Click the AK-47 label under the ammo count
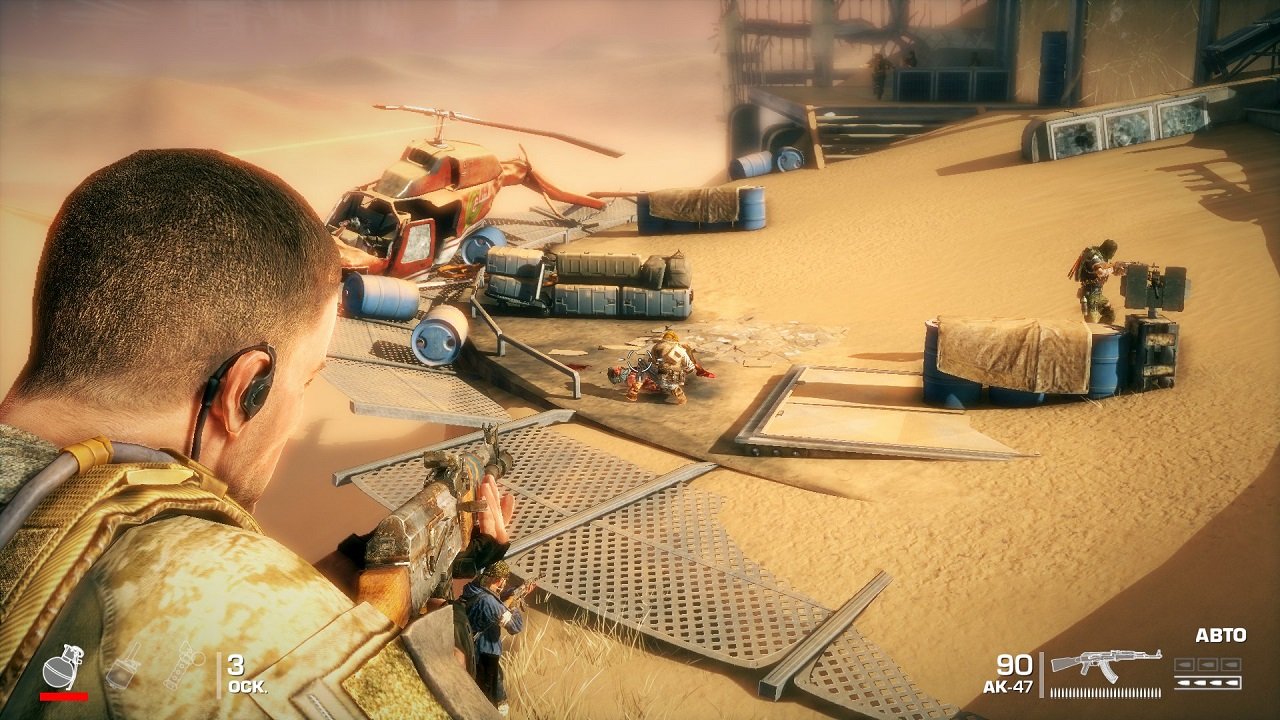Image resolution: width=1280 pixels, height=720 pixels. point(1010,686)
